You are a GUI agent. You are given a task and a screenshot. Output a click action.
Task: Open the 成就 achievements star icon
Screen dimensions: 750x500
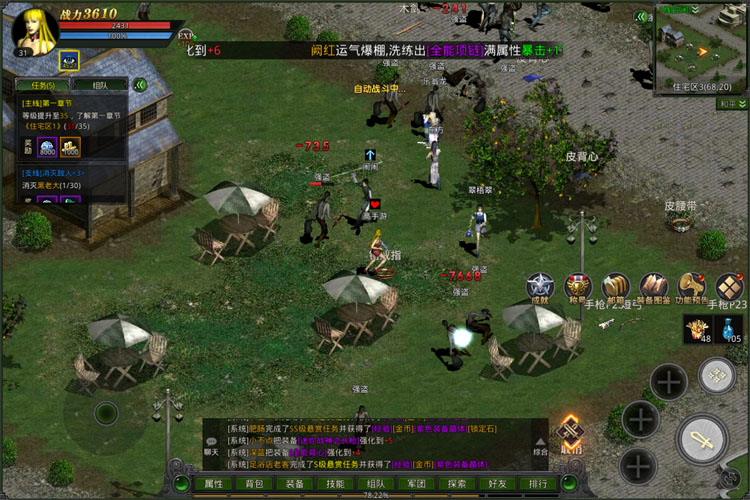tap(540, 286)
